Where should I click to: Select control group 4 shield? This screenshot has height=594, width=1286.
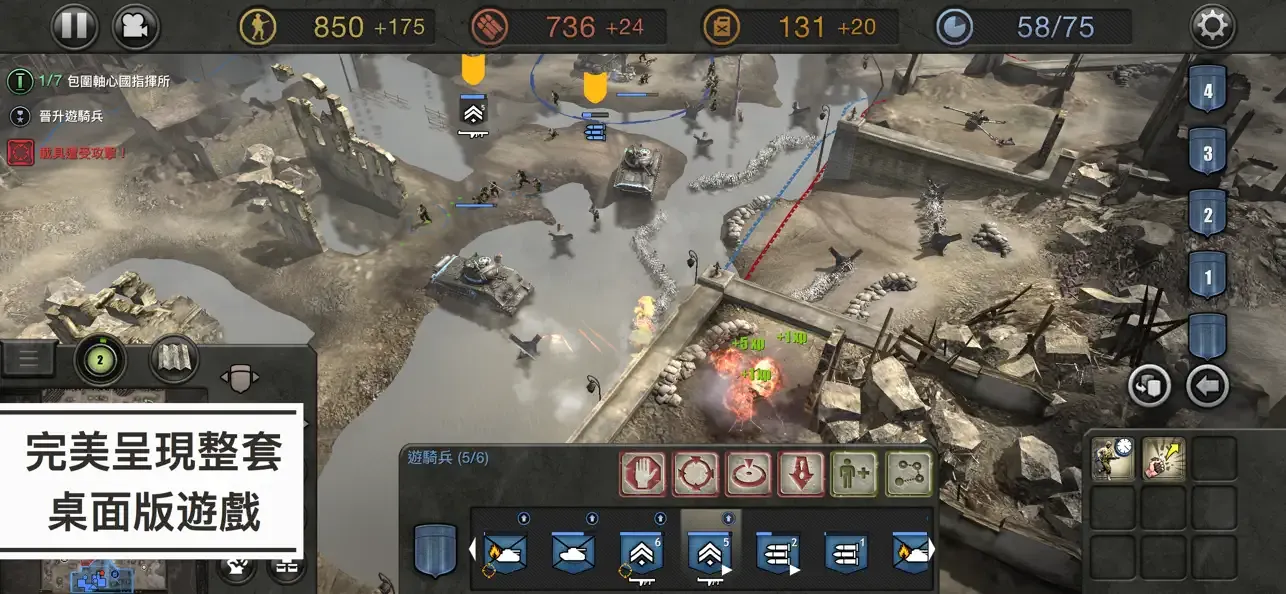coord(1208,92)
